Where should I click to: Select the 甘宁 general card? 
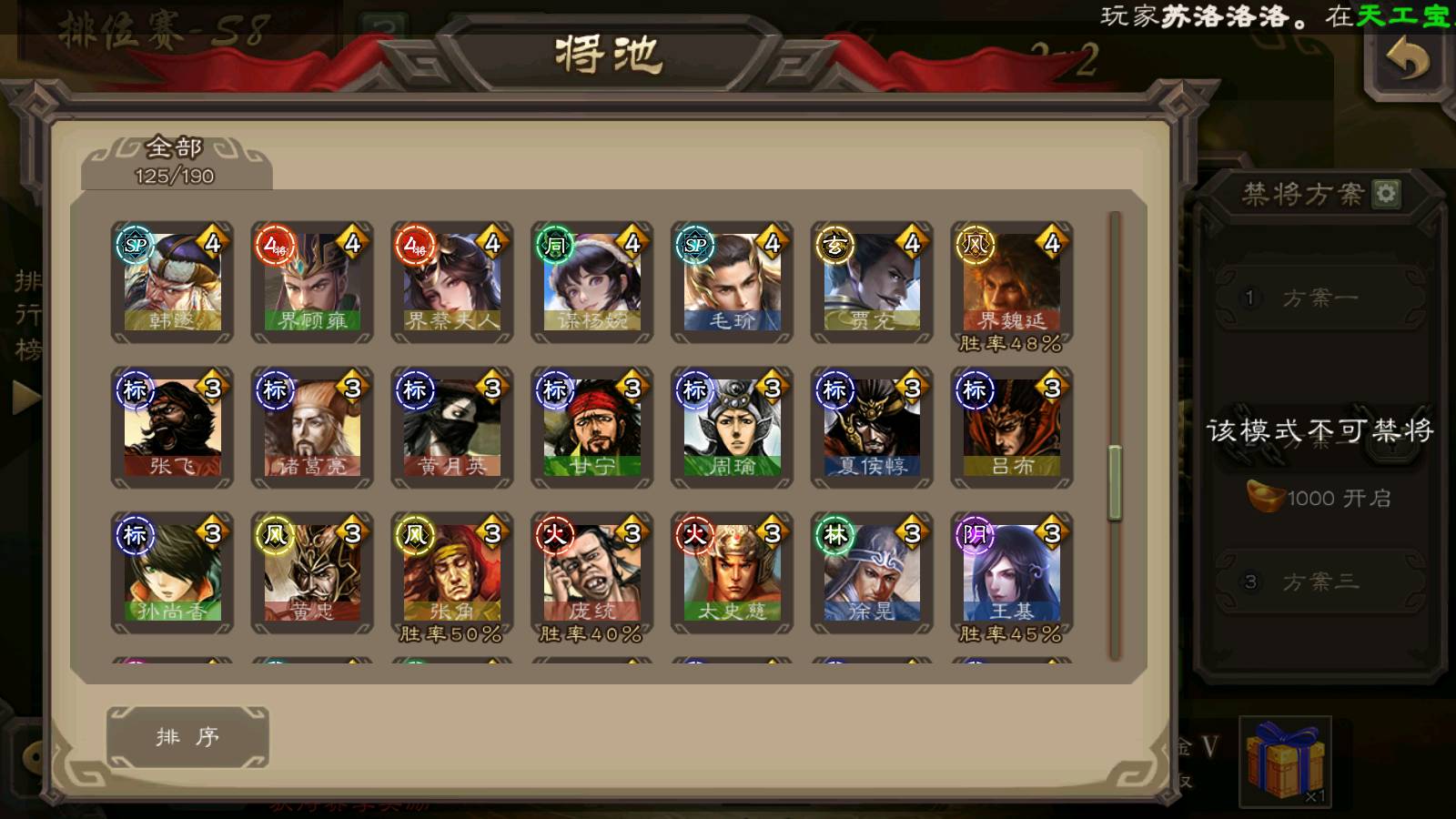(x=592, y=428)
